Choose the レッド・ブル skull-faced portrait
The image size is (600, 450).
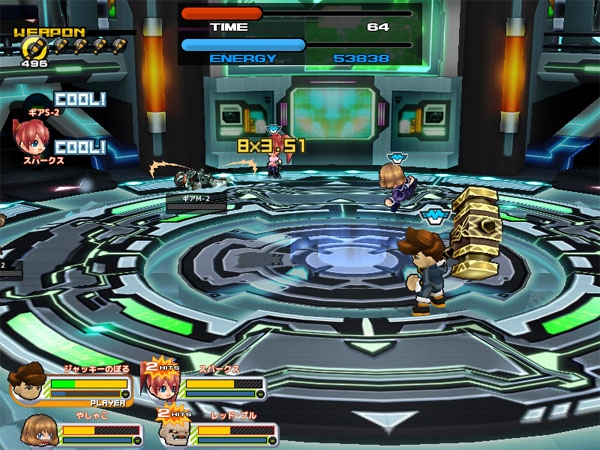[x=176, y=430]
